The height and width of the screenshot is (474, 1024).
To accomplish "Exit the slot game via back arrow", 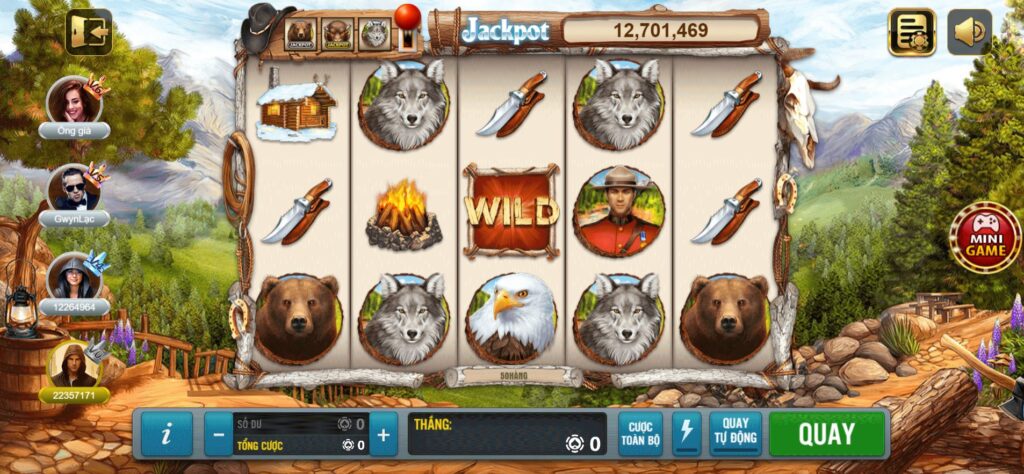I will click(89, 33).
